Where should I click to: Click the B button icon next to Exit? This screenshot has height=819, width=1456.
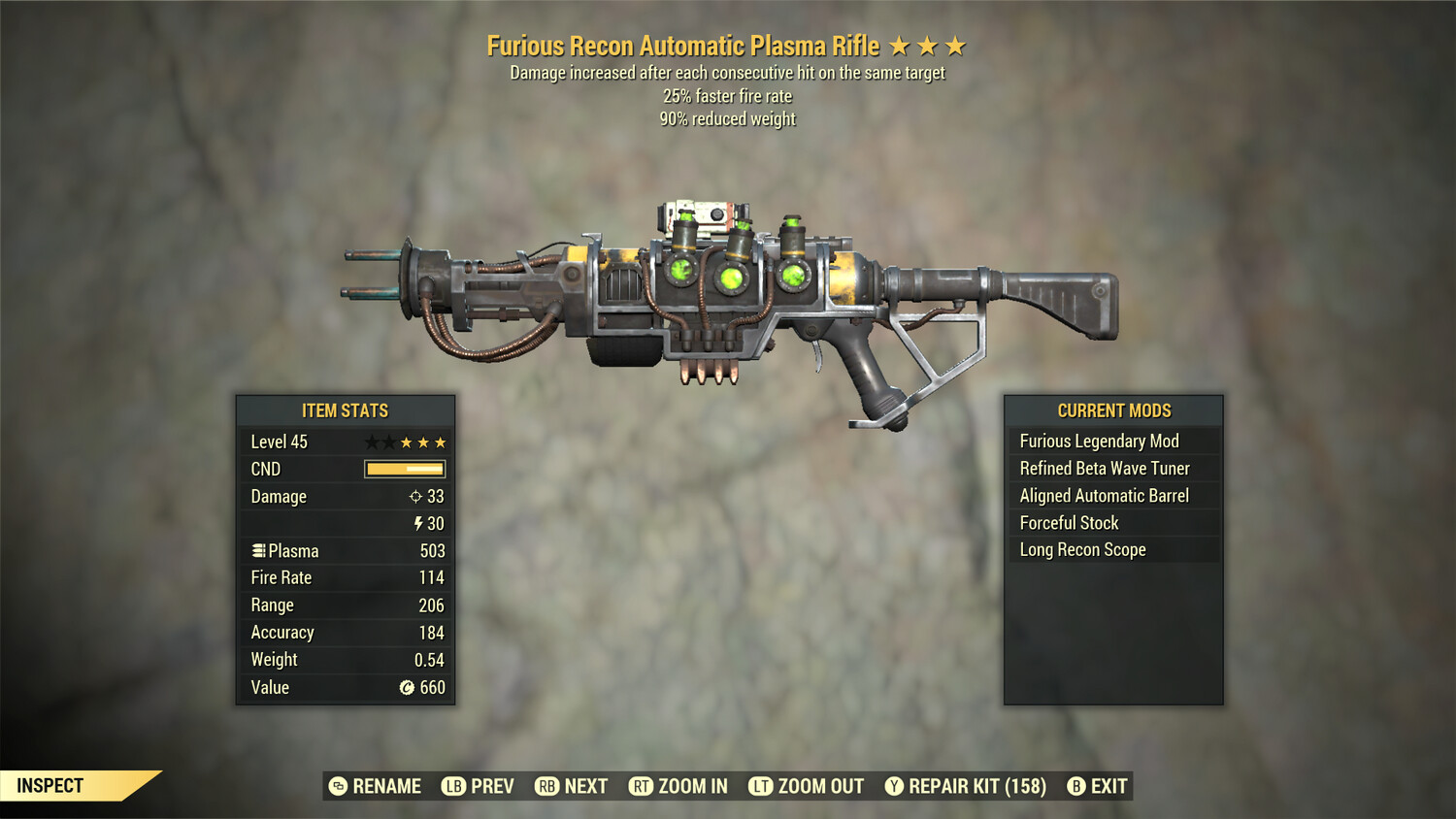click(x=1075, y=786)
